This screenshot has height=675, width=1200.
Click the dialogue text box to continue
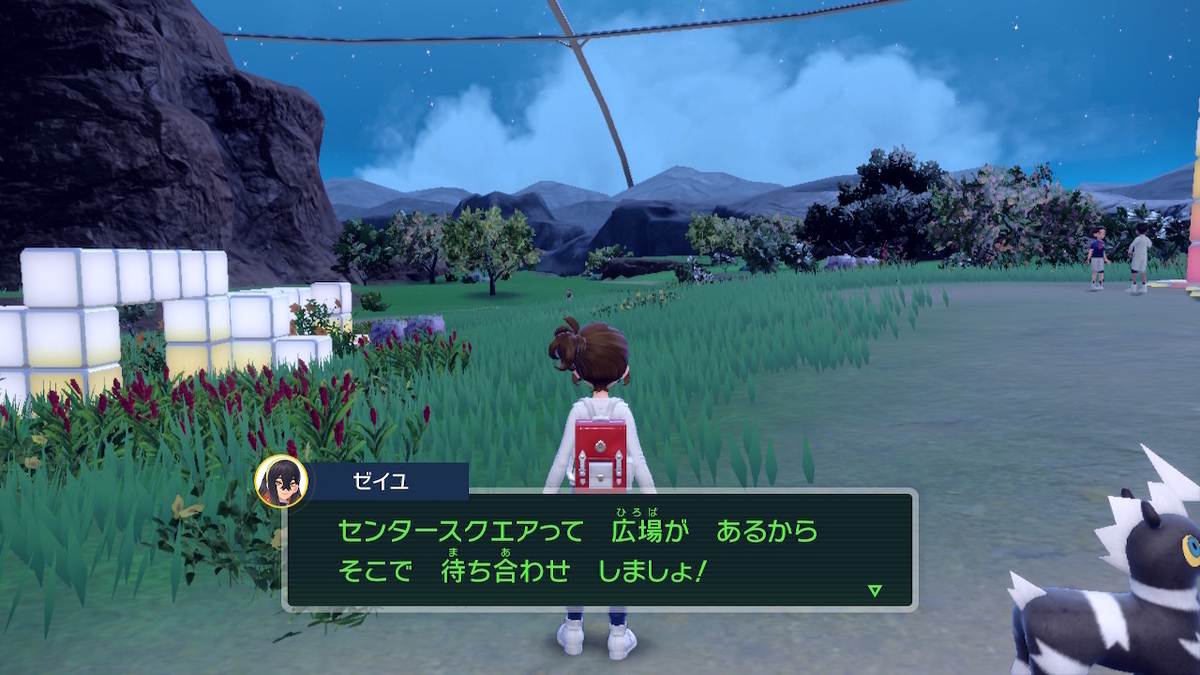coord(600,549)
